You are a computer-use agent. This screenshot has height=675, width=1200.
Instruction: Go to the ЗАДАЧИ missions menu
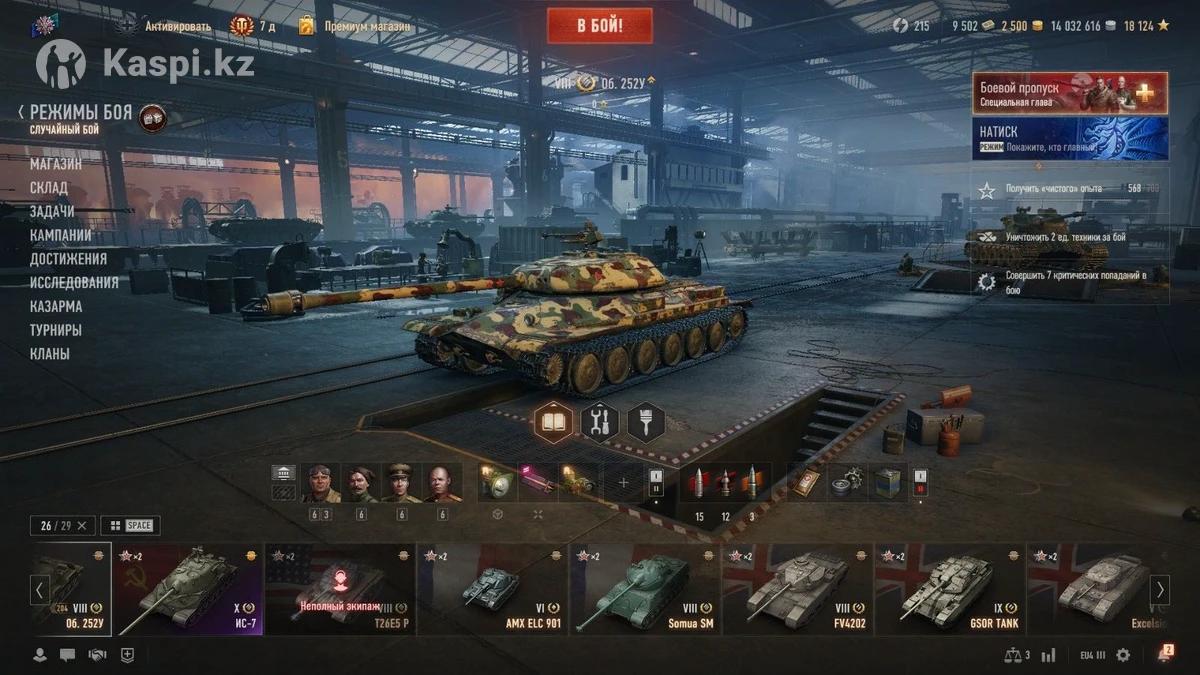point(52,211)
